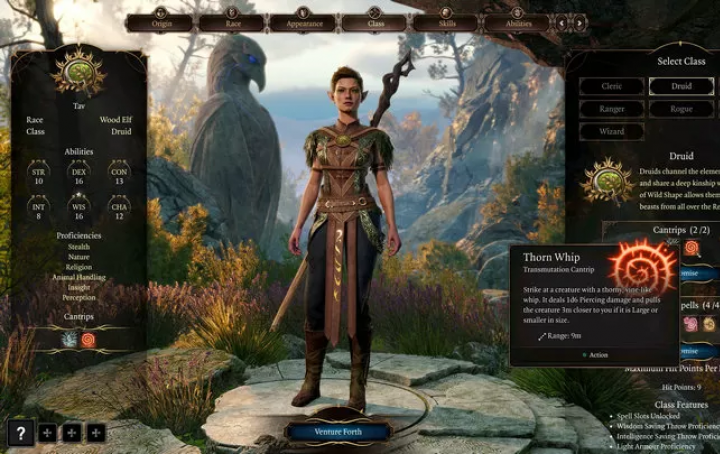Switch to the Abilities tab
This screenshot has height=454, width=720.
pos(517,22)
